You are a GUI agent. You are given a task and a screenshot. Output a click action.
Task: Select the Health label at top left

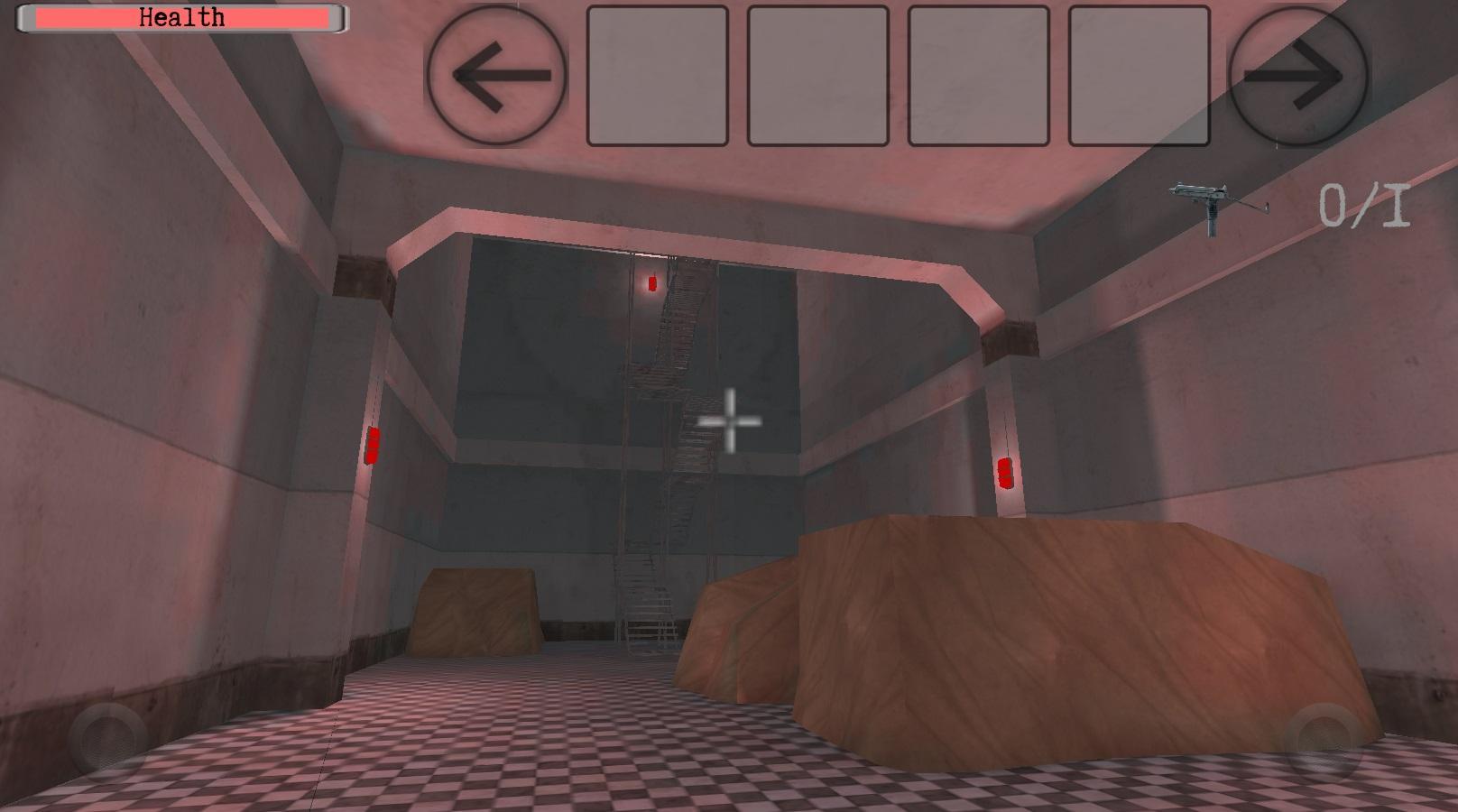coord(180,15)
